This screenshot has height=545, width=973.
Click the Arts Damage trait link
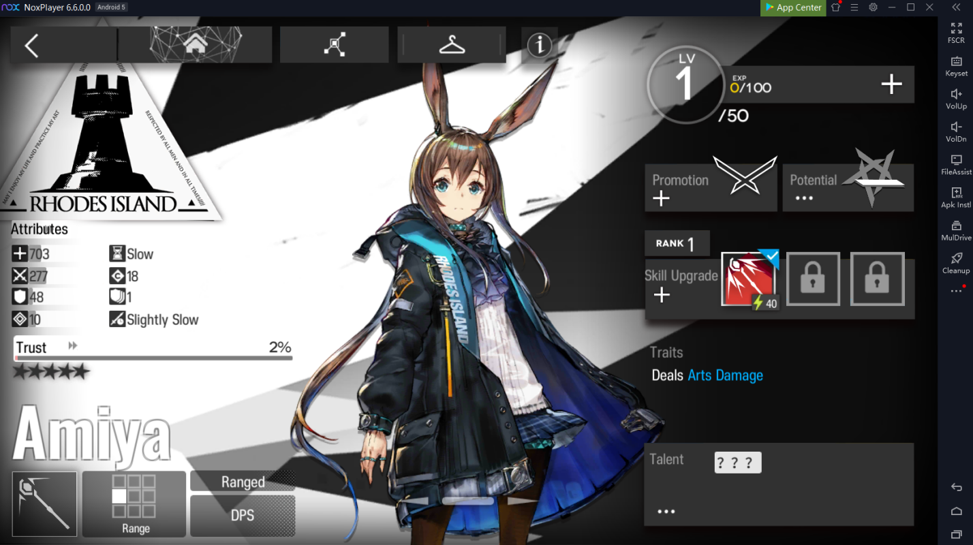(725, 375)
